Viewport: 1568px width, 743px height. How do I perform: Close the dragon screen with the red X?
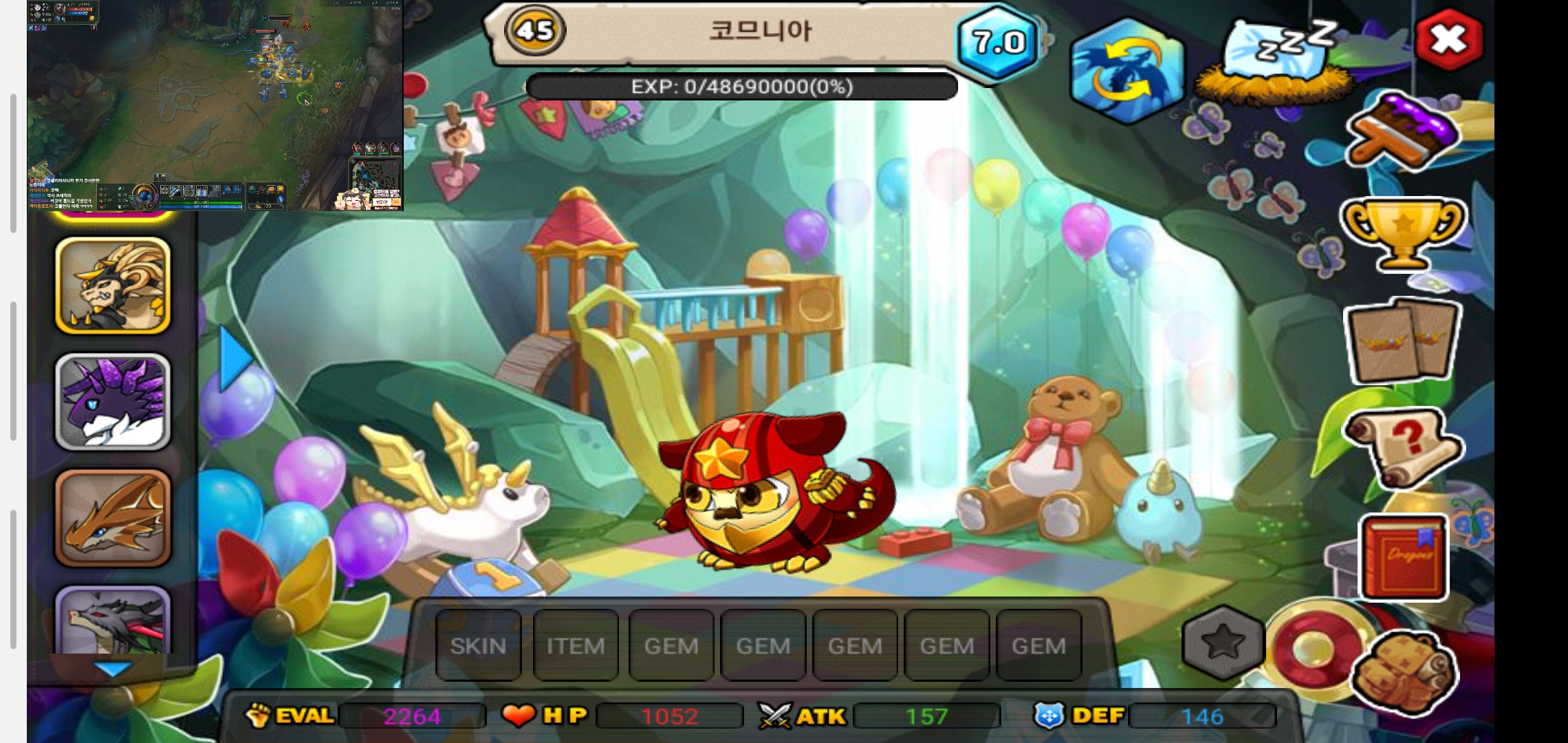point(1448,40)
